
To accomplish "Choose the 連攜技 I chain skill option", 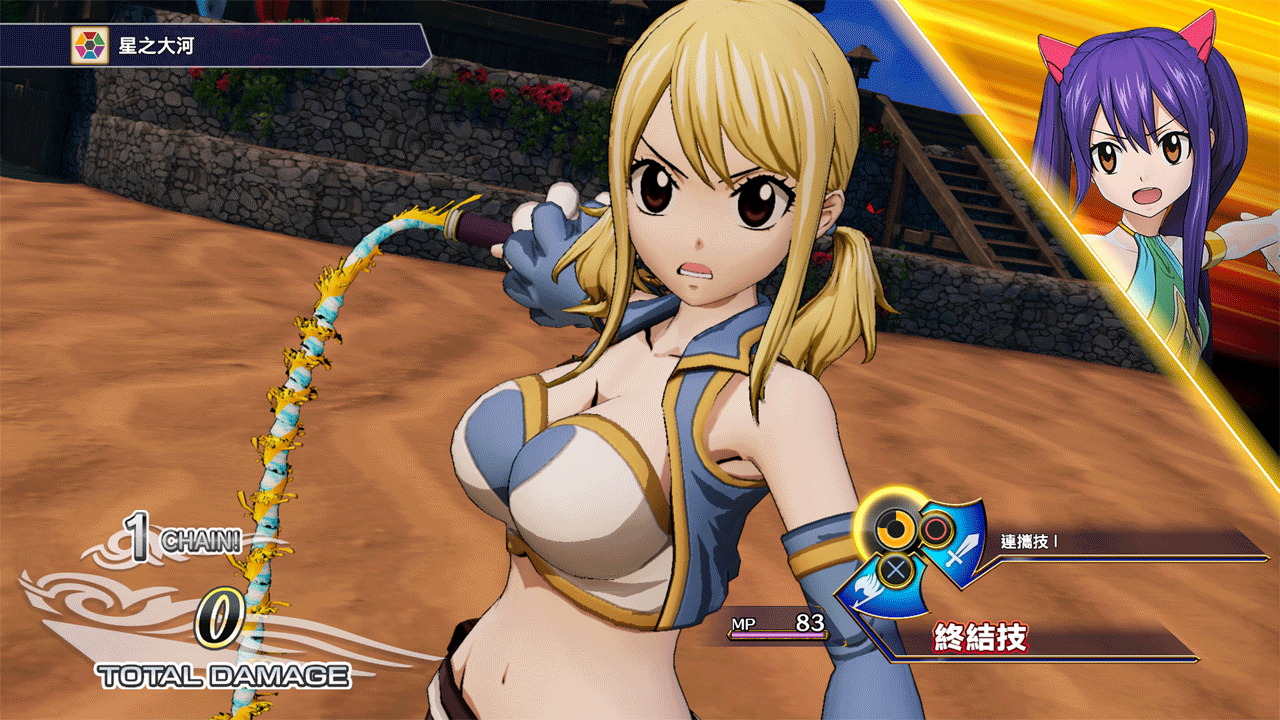I will coord(1029,542).
